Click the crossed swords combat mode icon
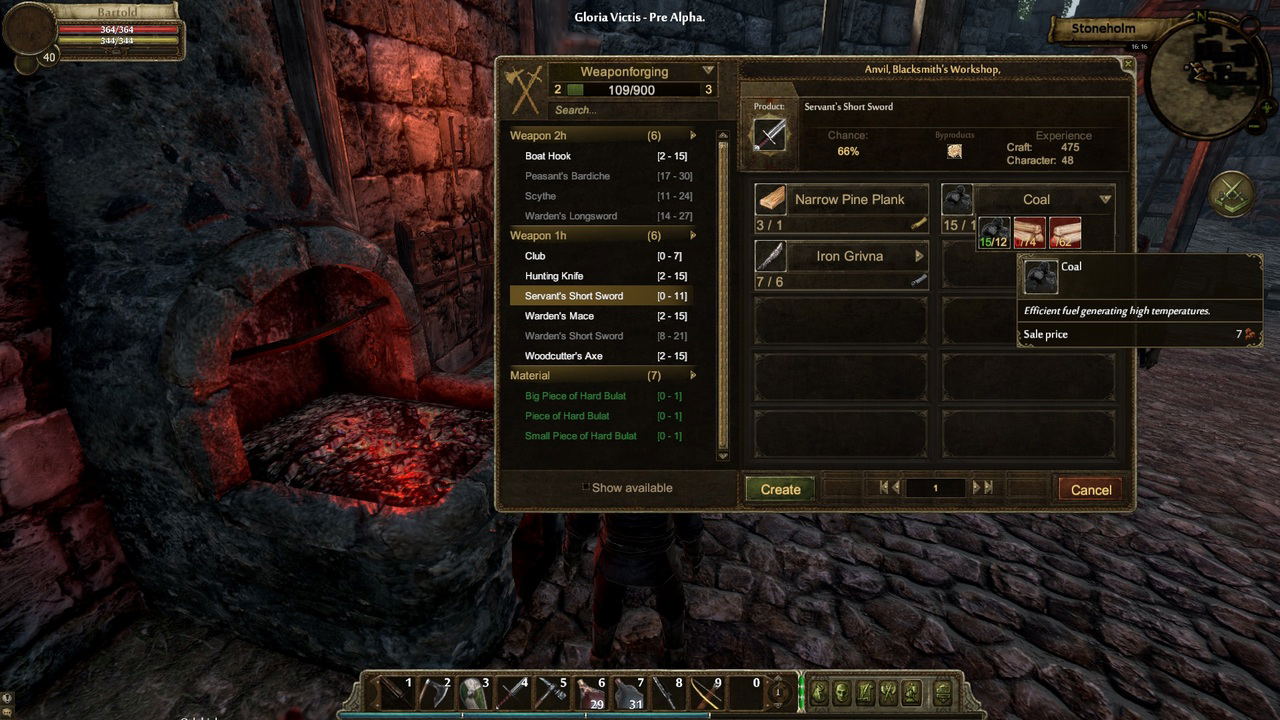Viewport: 1280px width, 720px height. coord(1232,193)
